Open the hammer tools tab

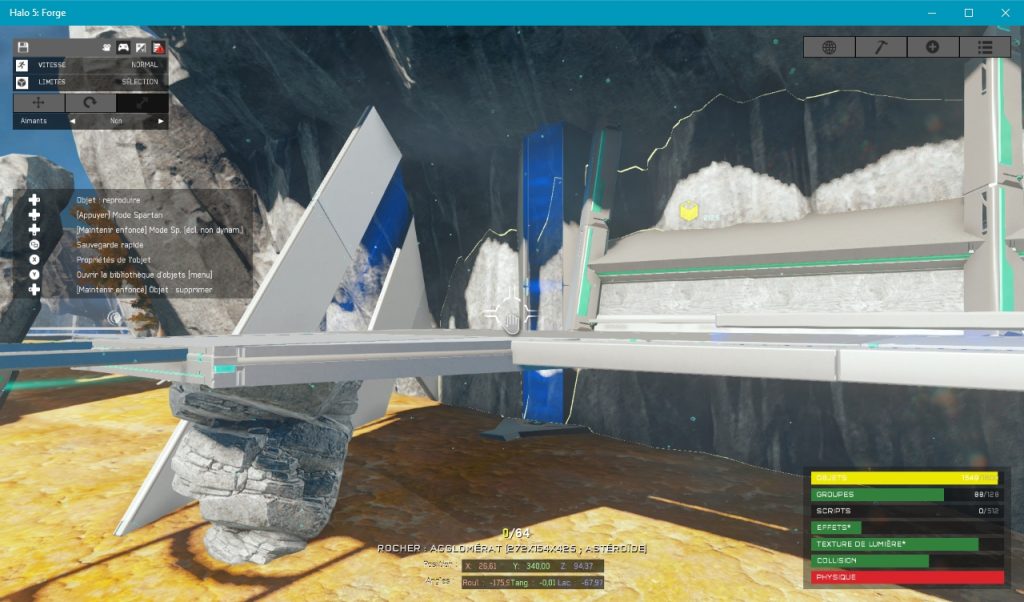[881, 47]
